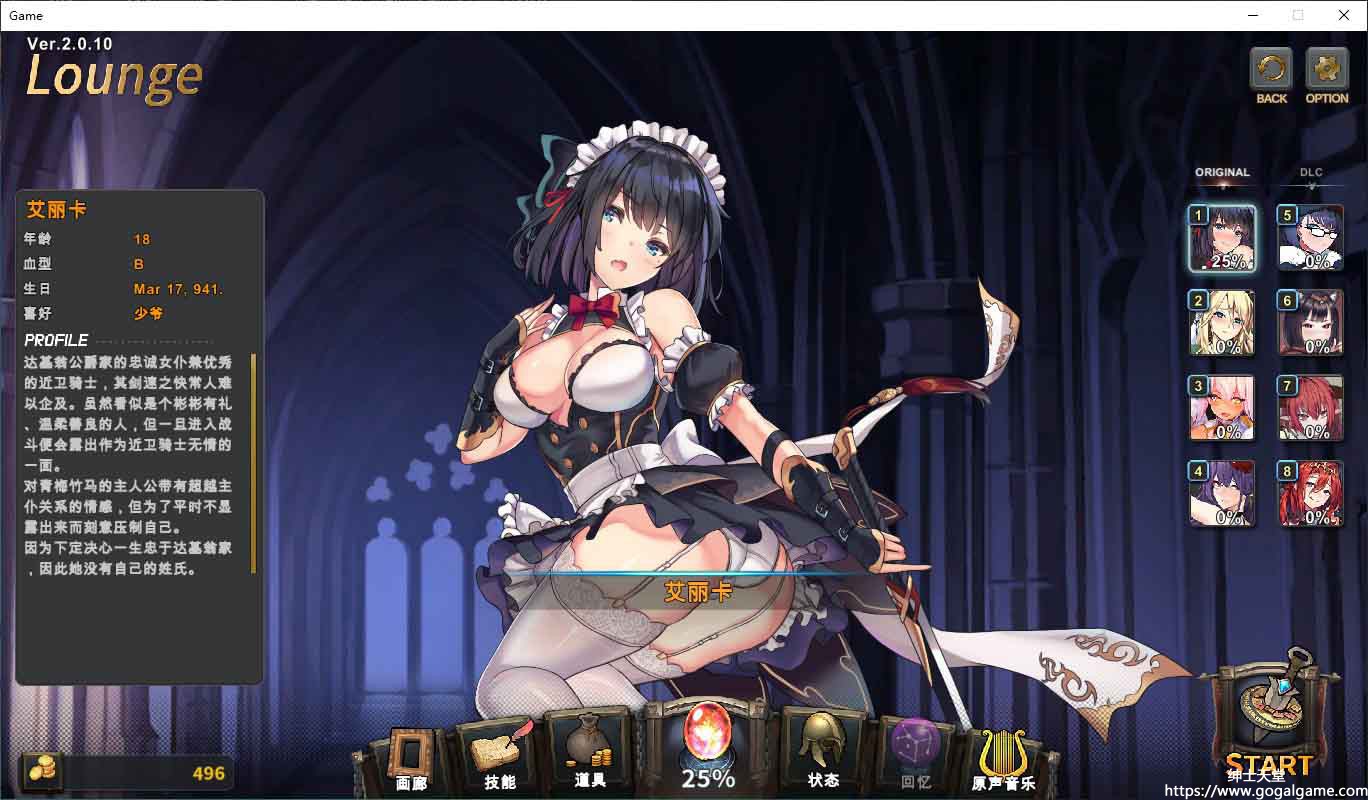The width and height of the screenshot is (1368, 800).
Task: Close the Game window
Action: [1344, 15]
